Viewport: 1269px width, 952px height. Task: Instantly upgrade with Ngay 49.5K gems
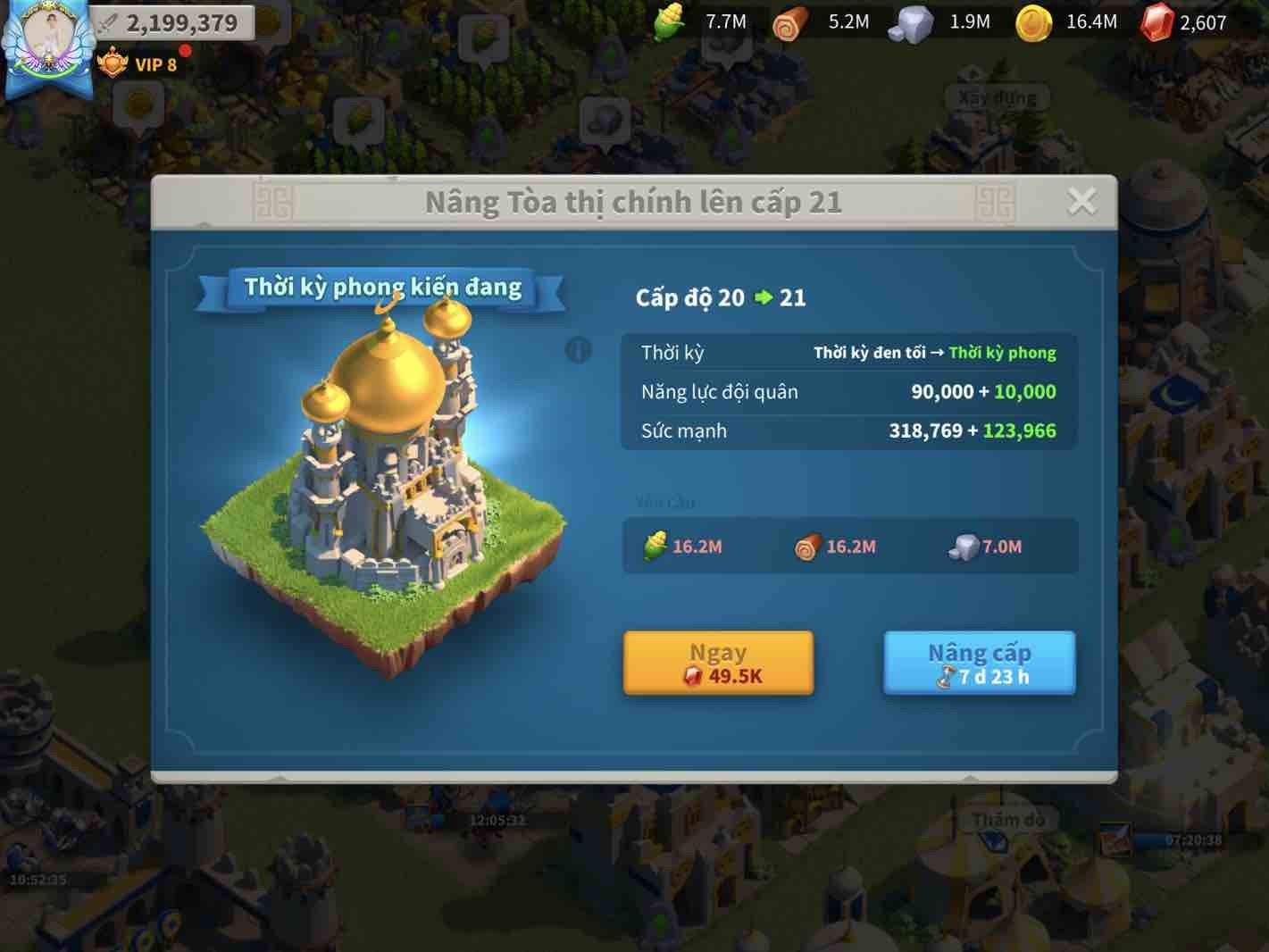[x=718, y=663]
